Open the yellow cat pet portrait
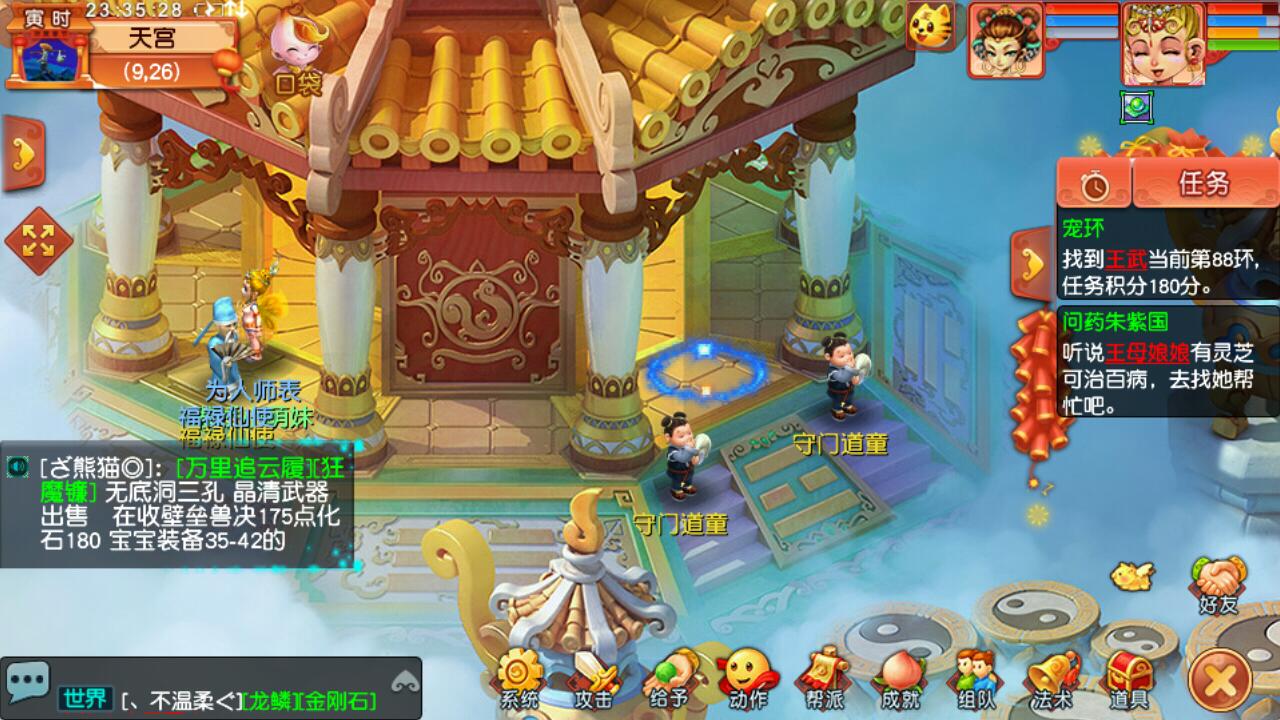Viewport: 1280px width, 720px height. pos(929,25)
